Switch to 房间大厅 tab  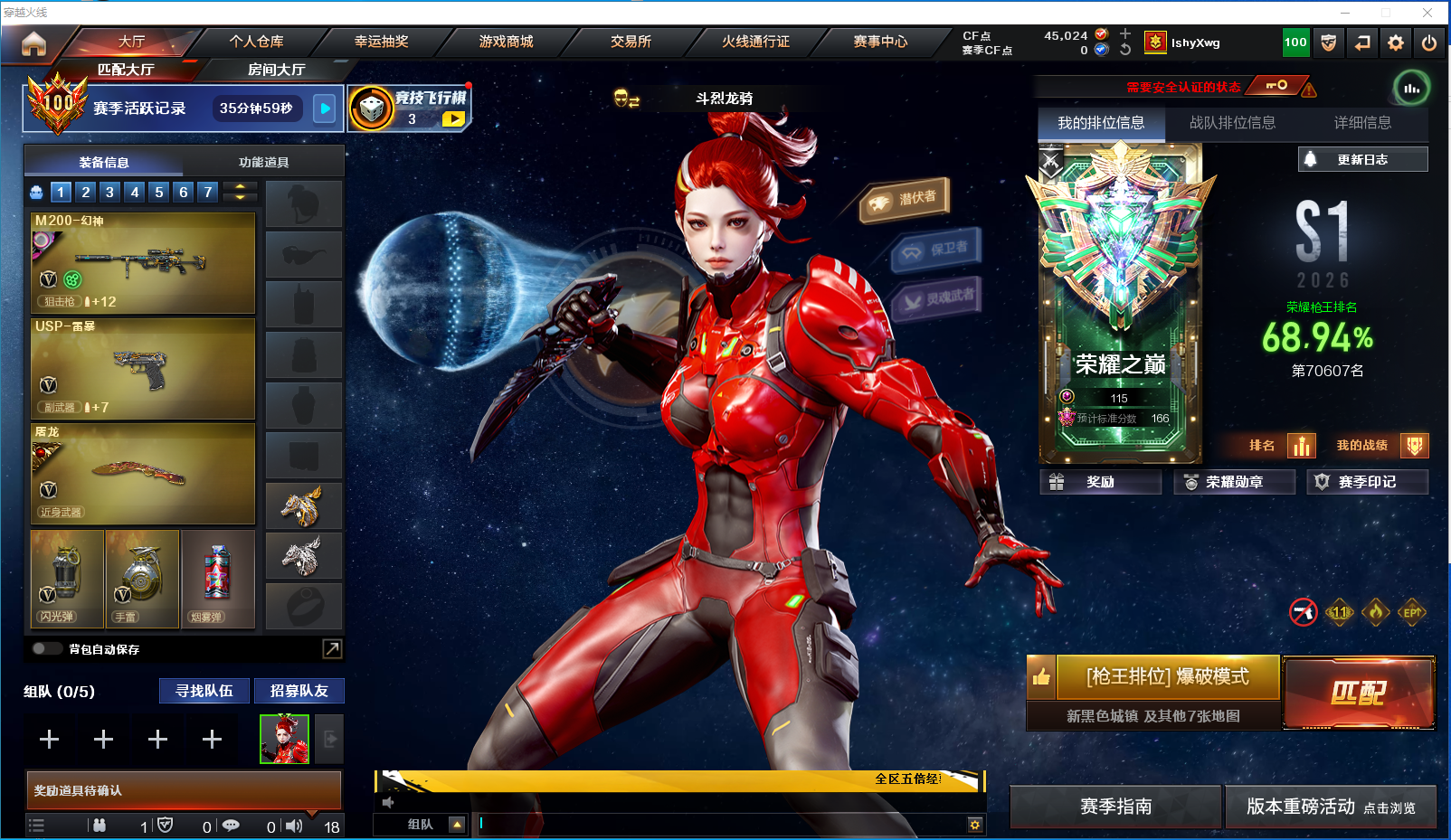click(276, 70)
